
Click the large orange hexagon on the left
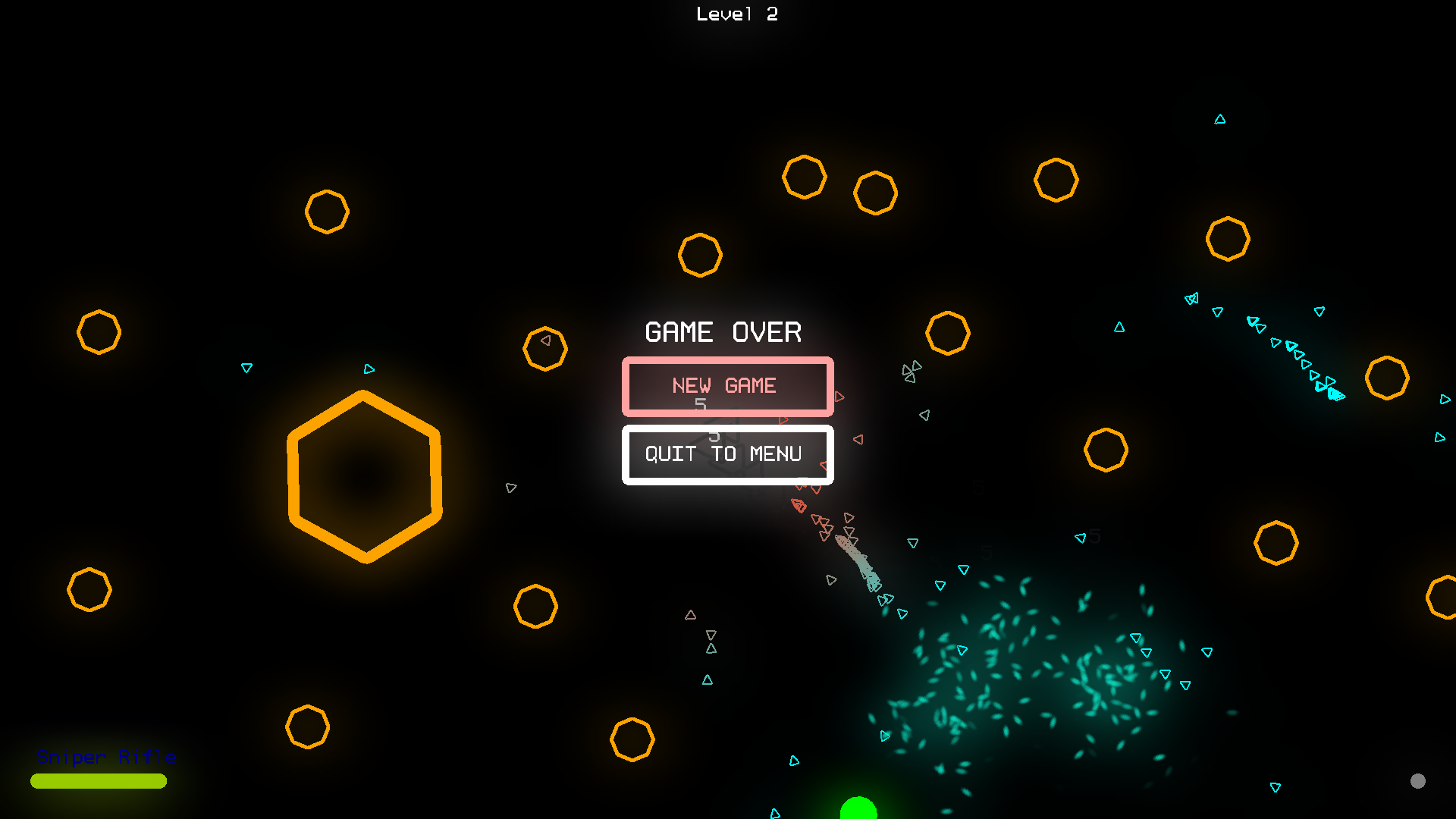[x=366, y=476]
